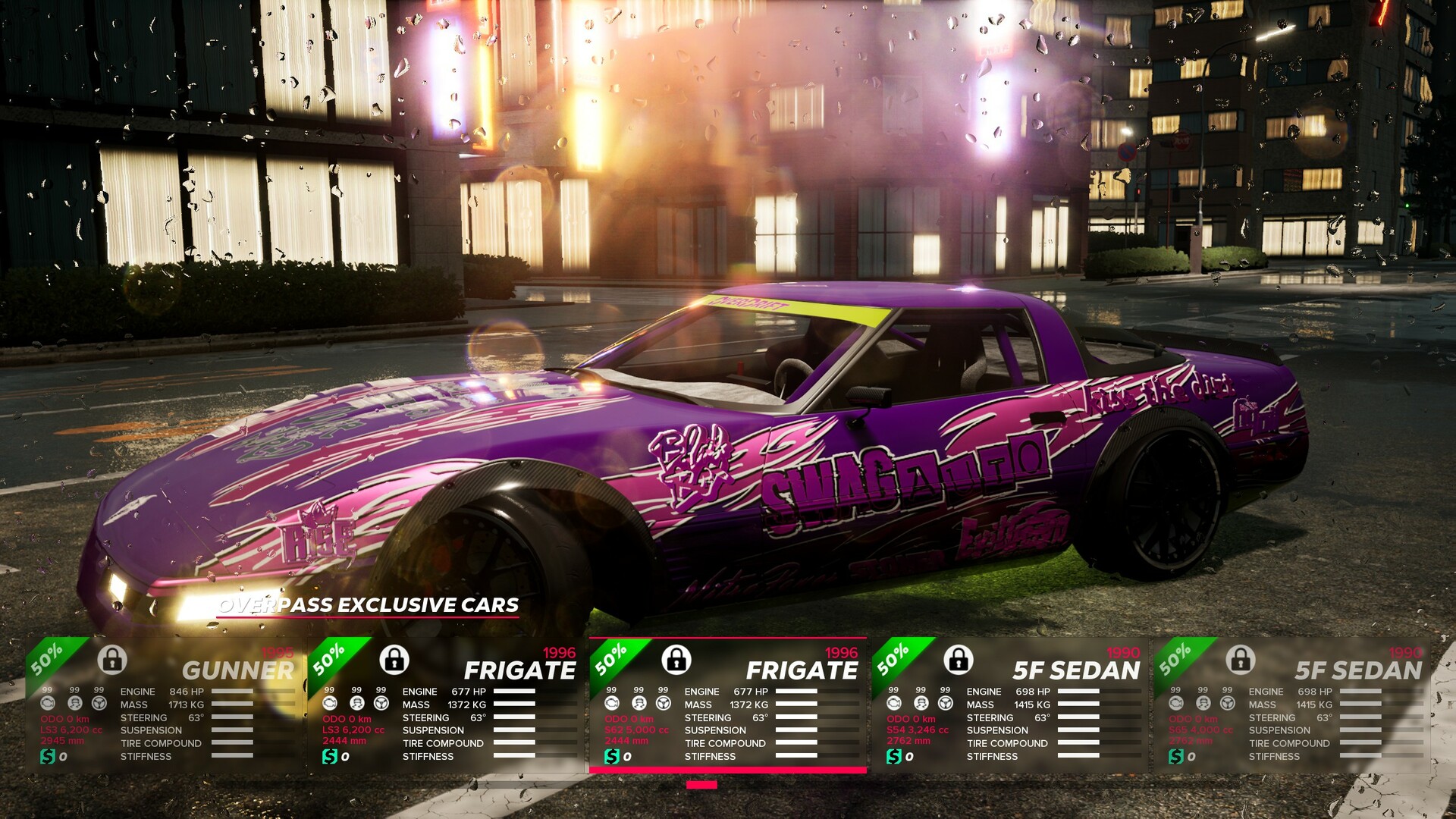Click the steering wheel icon on the rightmost 5F Sedan

(x=1228, y=702)
